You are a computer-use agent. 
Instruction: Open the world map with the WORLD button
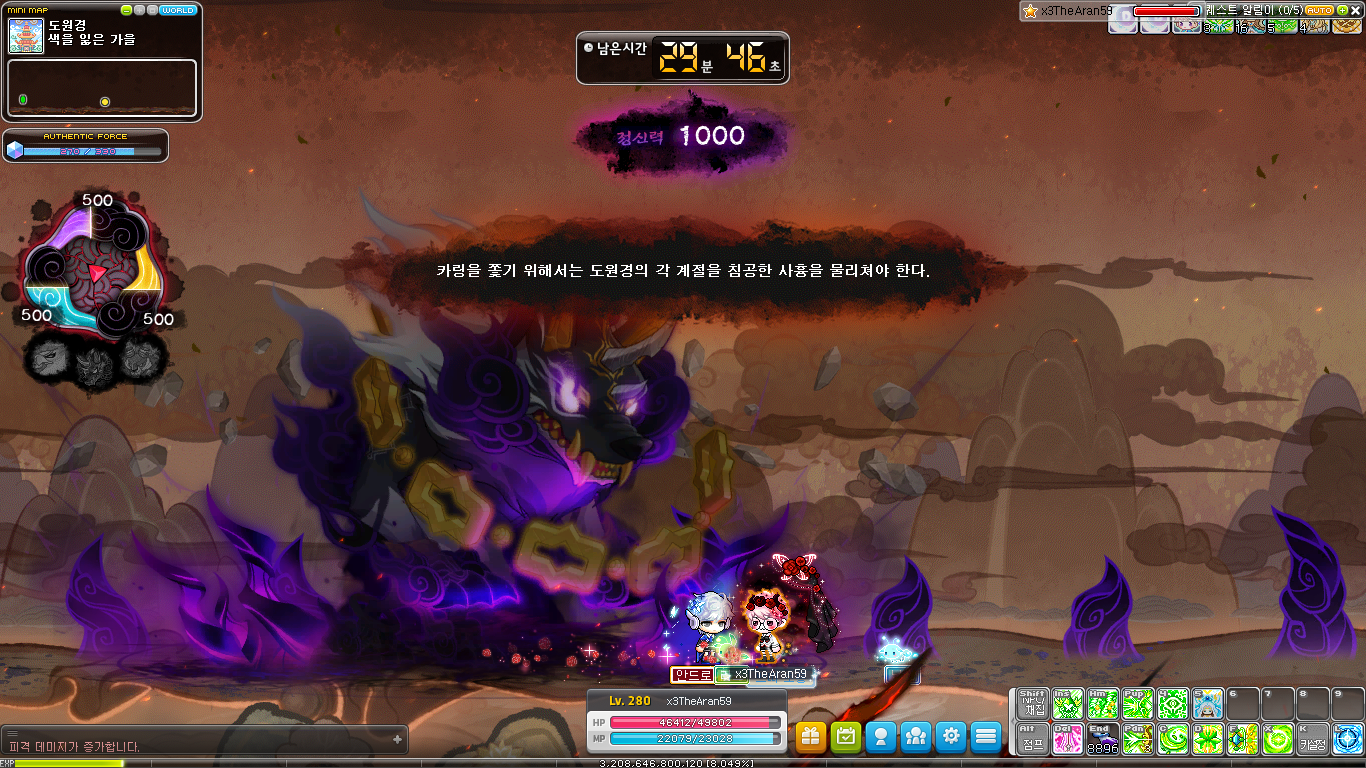(x=178, y=10)
